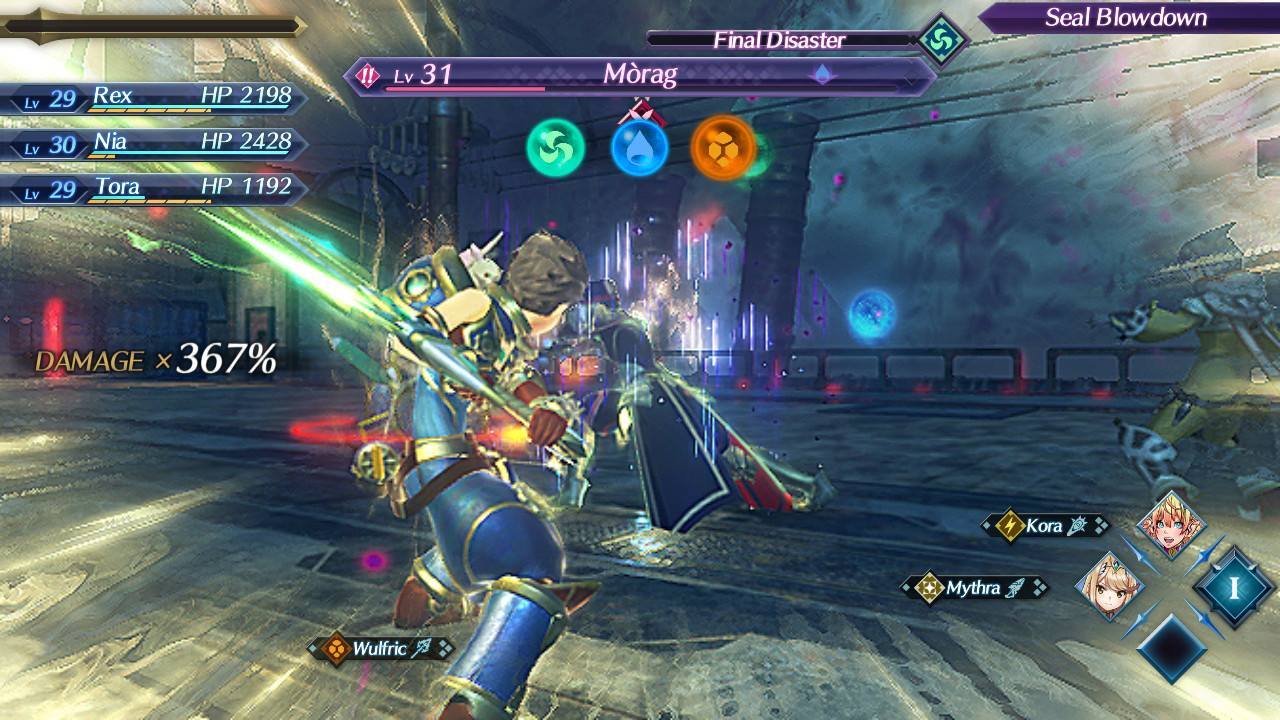Choose the Kora blade label

click(x=1046, y=525)
